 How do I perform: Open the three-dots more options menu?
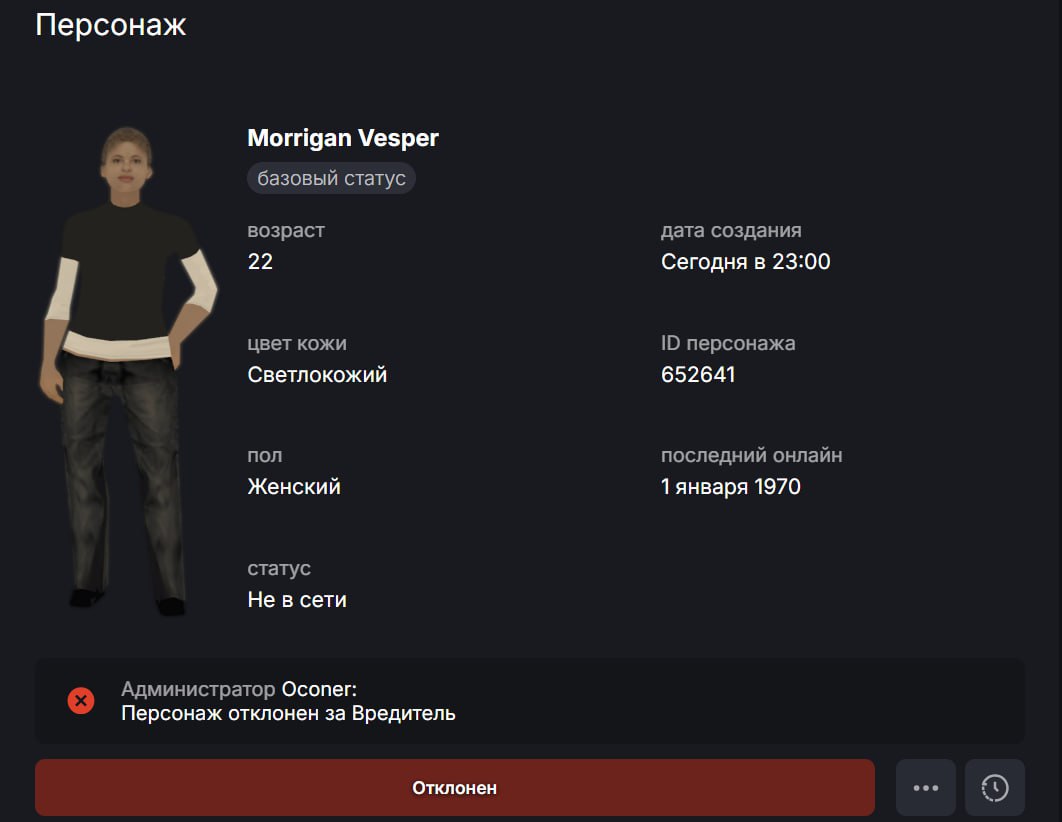[925, 787]
